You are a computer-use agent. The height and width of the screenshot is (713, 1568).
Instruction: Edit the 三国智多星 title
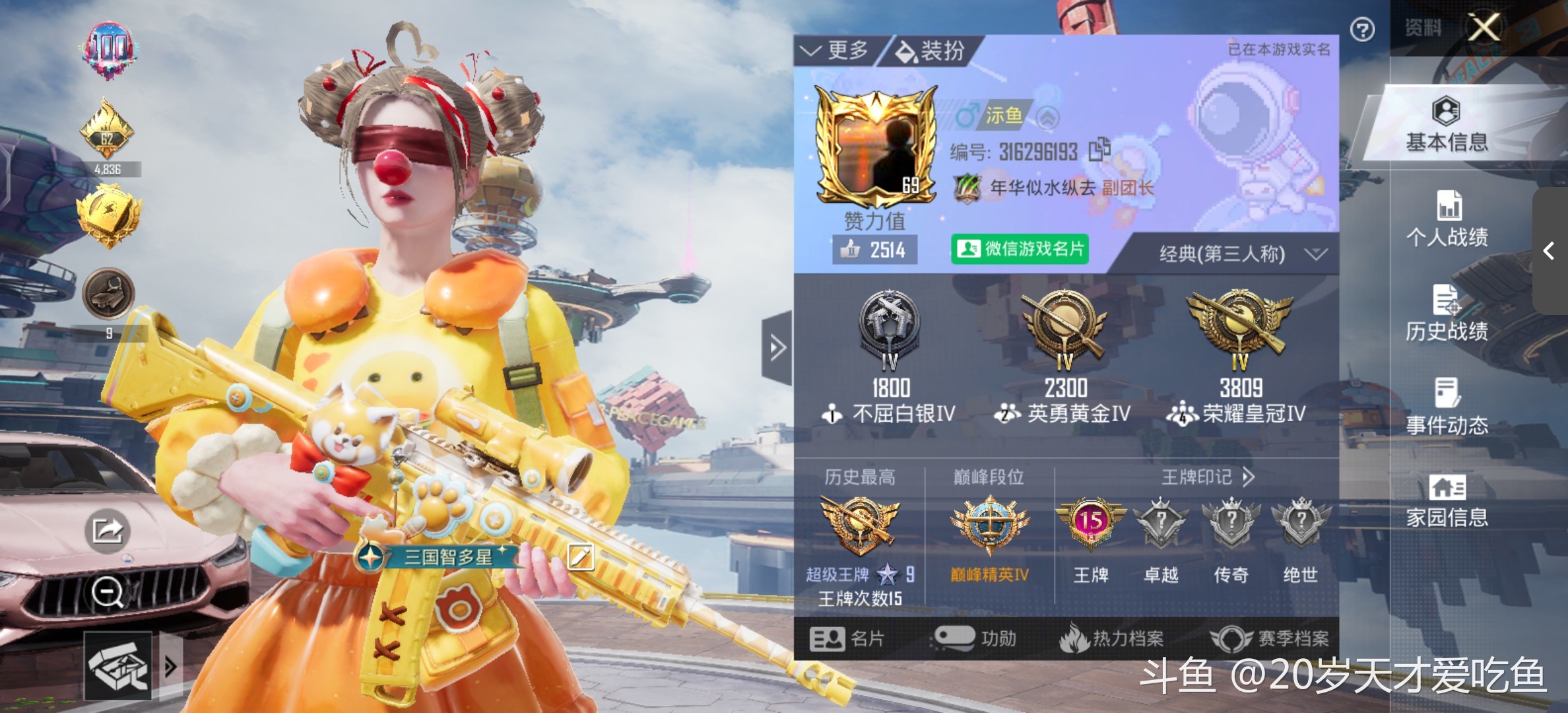tap(580, 557)
